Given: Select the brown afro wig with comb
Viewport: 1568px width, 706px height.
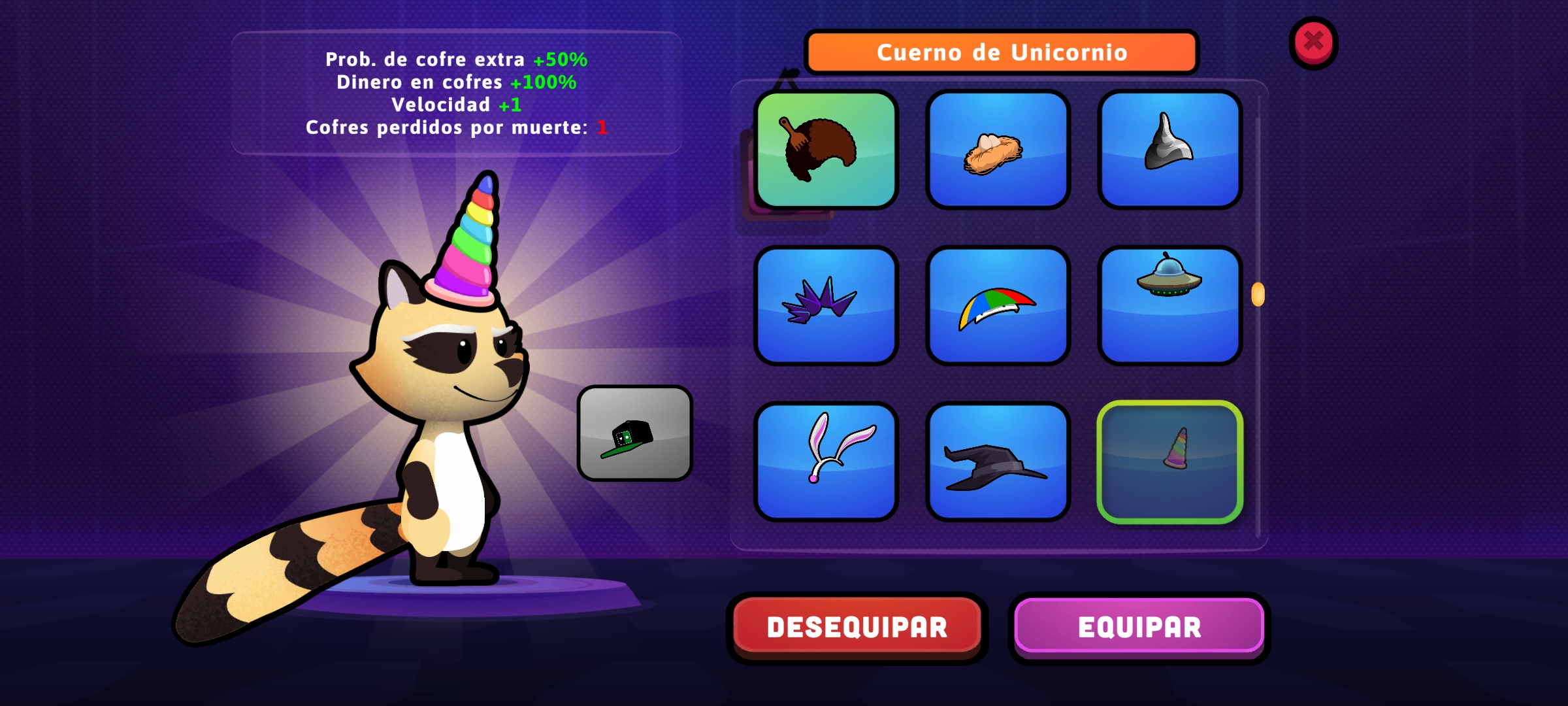Looking at the screenshot, I should (x=826, y=150).
